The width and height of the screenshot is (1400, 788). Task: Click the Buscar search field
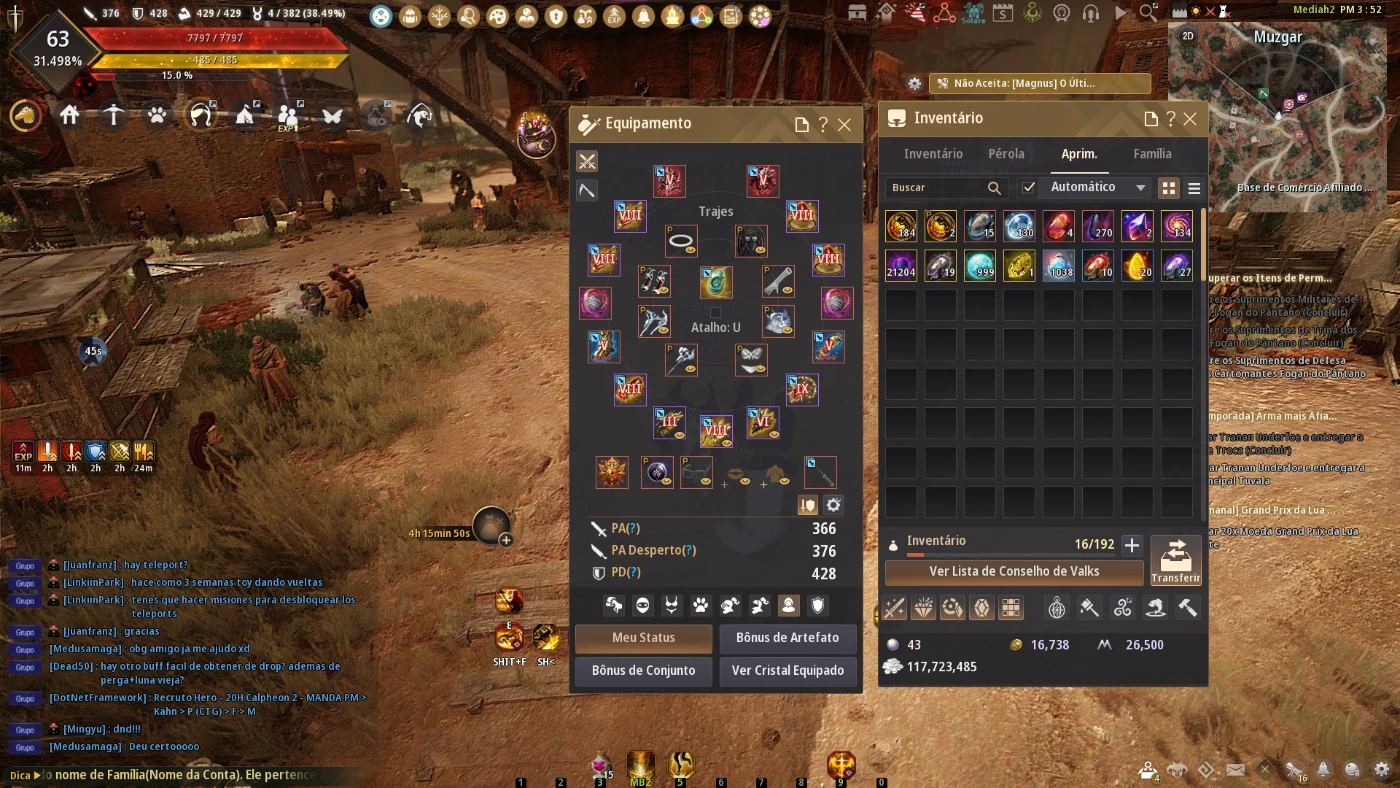click(935, 187)
